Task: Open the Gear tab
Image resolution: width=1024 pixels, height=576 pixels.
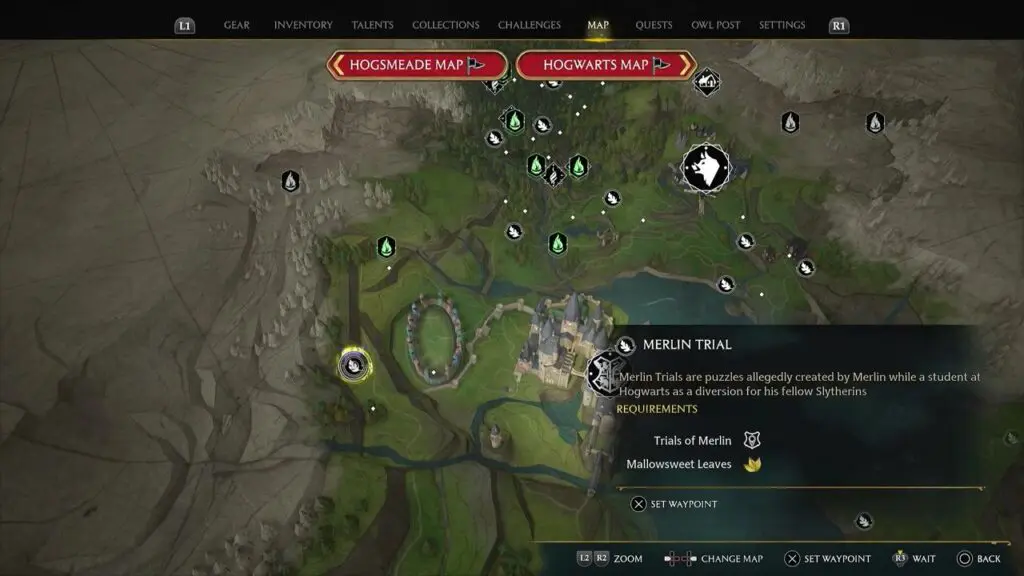Action: coord(237,25)
